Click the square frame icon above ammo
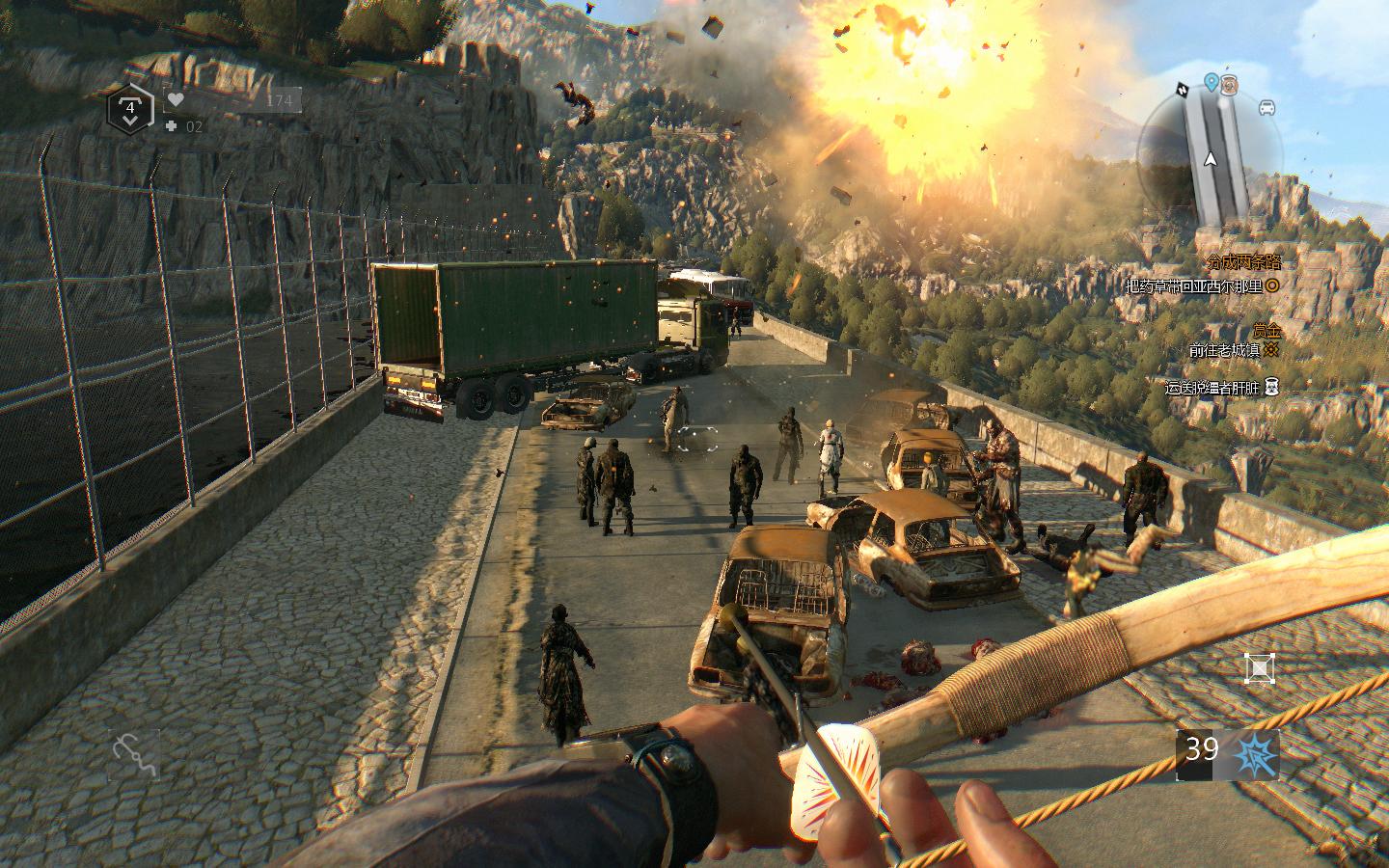The width and height of the screenshot is (1389, 868). tap(1259, 667)
